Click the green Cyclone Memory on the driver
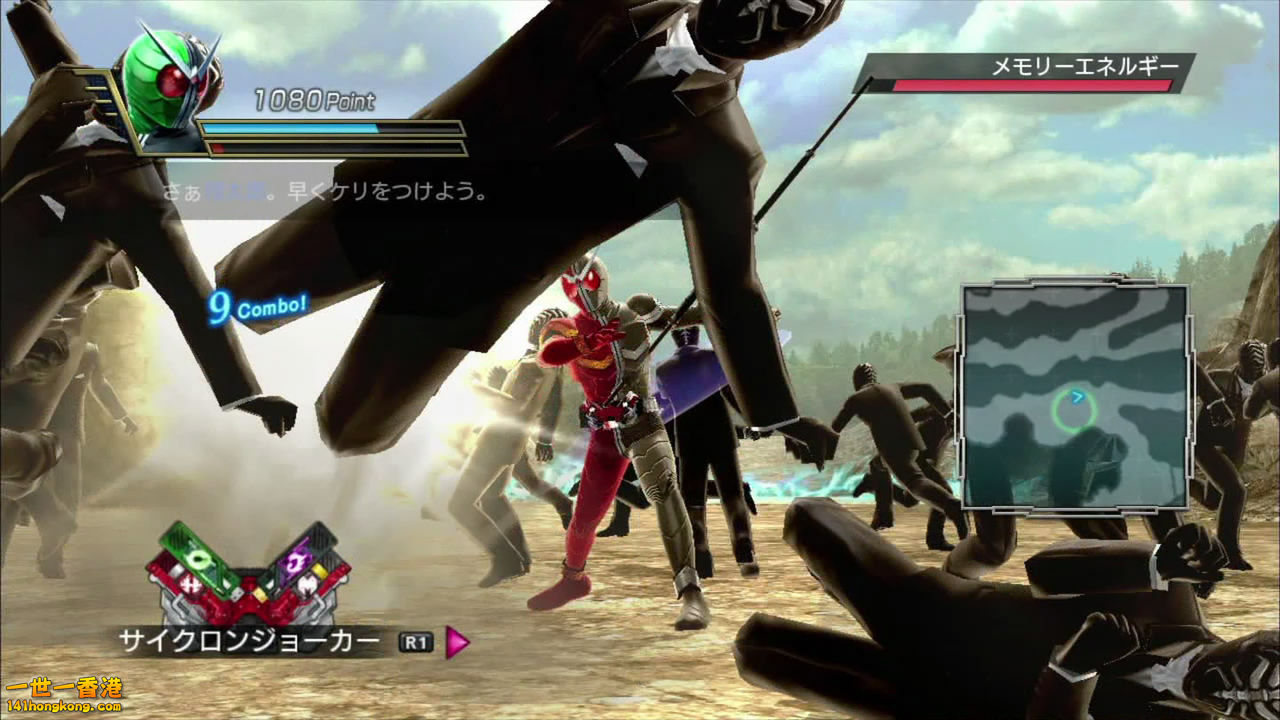 [198, 558]
